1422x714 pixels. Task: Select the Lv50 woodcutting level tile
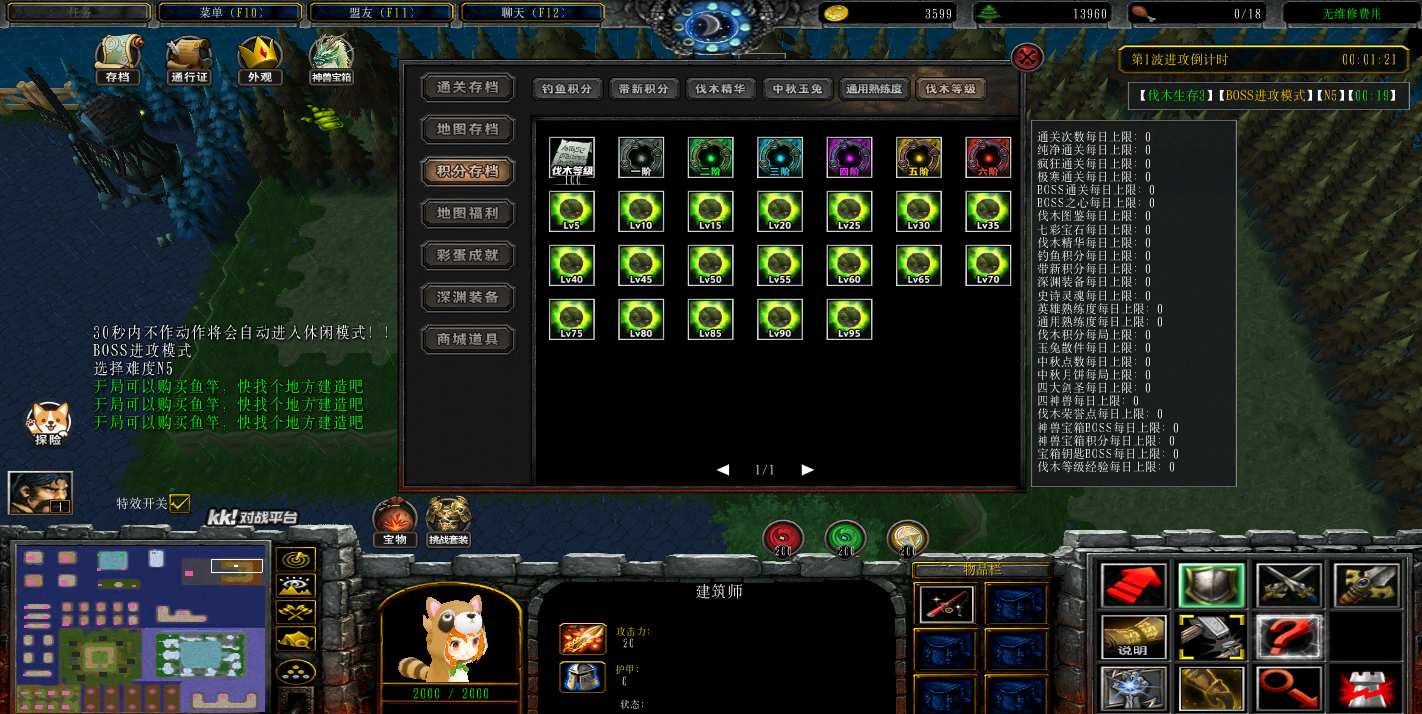click(710, 265)
